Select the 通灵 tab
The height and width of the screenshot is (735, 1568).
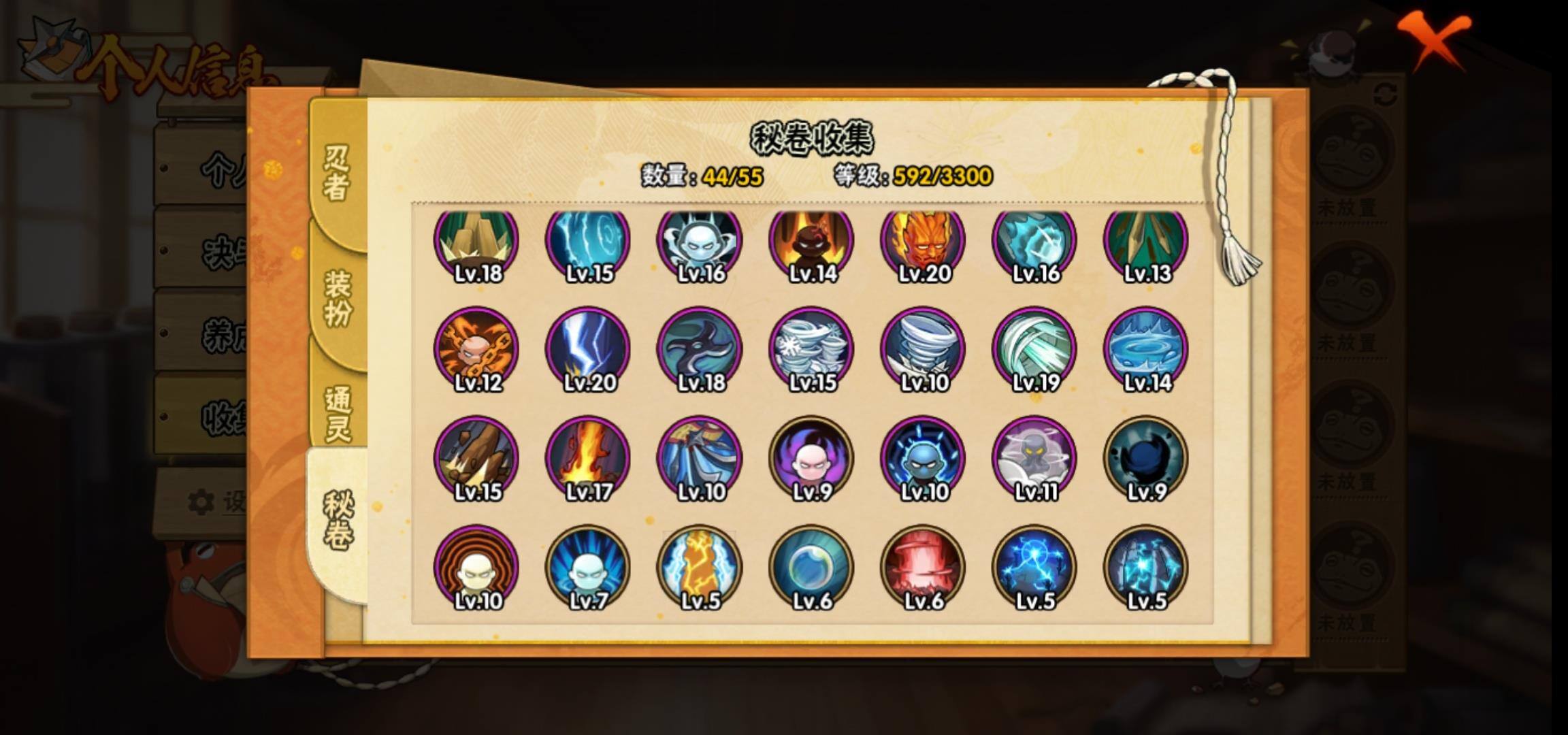338,414
